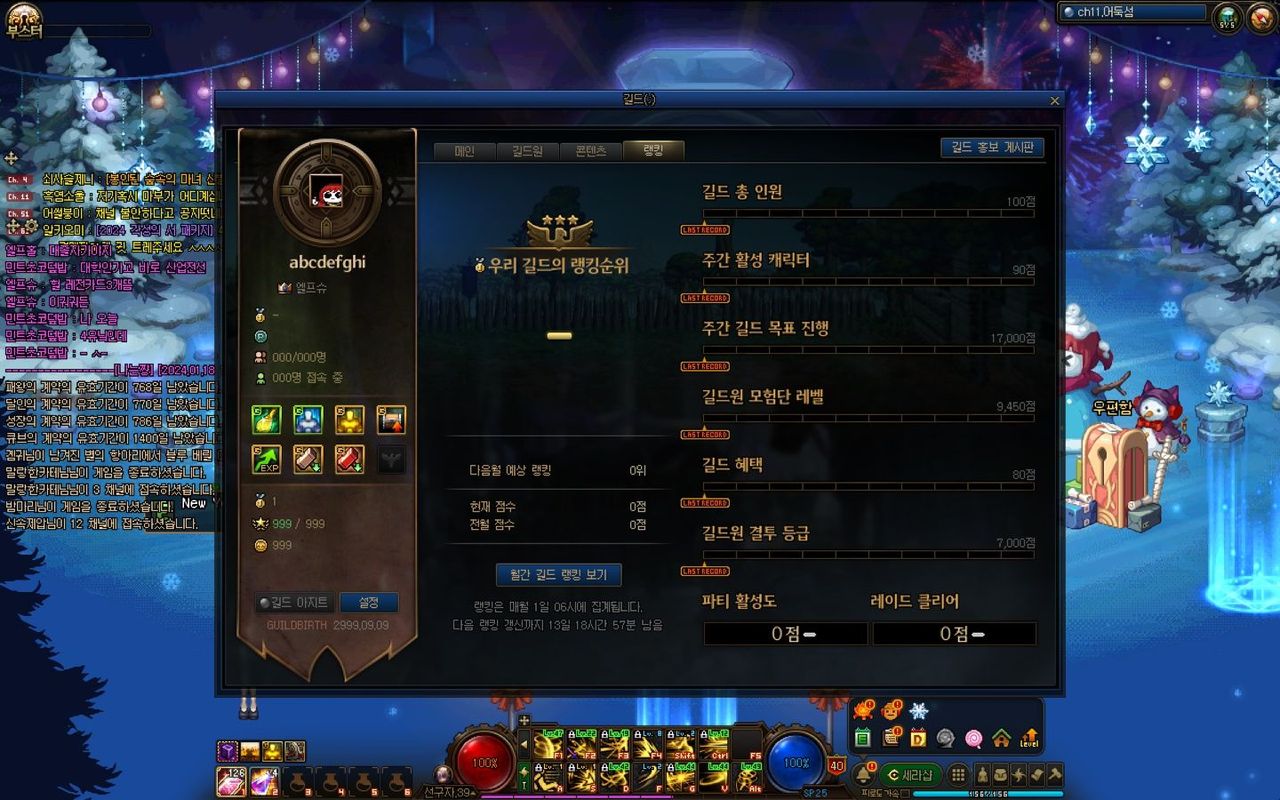Viewport: 1280px width, 800px height.
Task: View monthly guild ranking (월간 길드 랭킹 보기)
Action: click(x=558, y=575)
